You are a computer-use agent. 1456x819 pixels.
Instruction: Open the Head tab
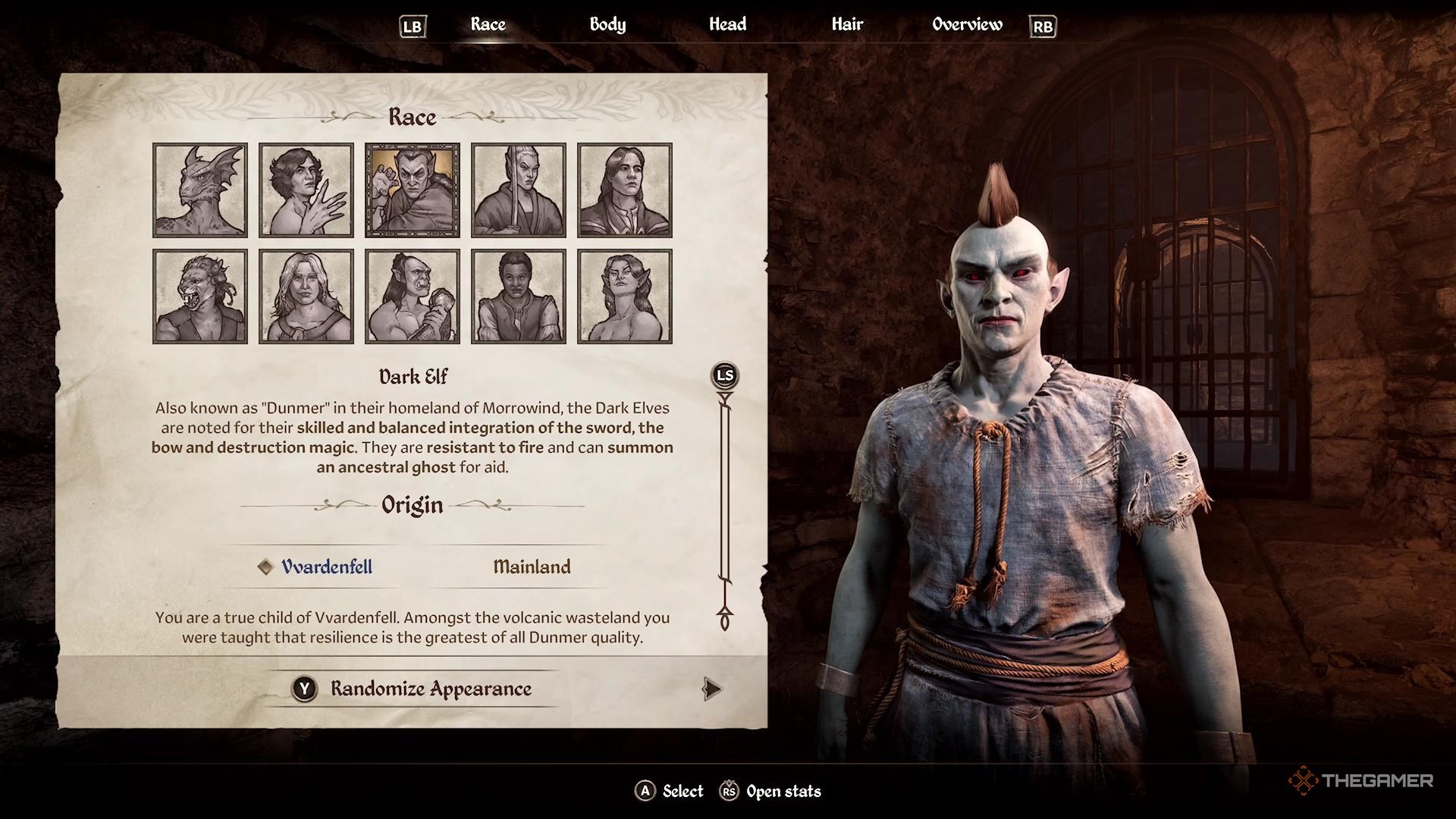727,24
